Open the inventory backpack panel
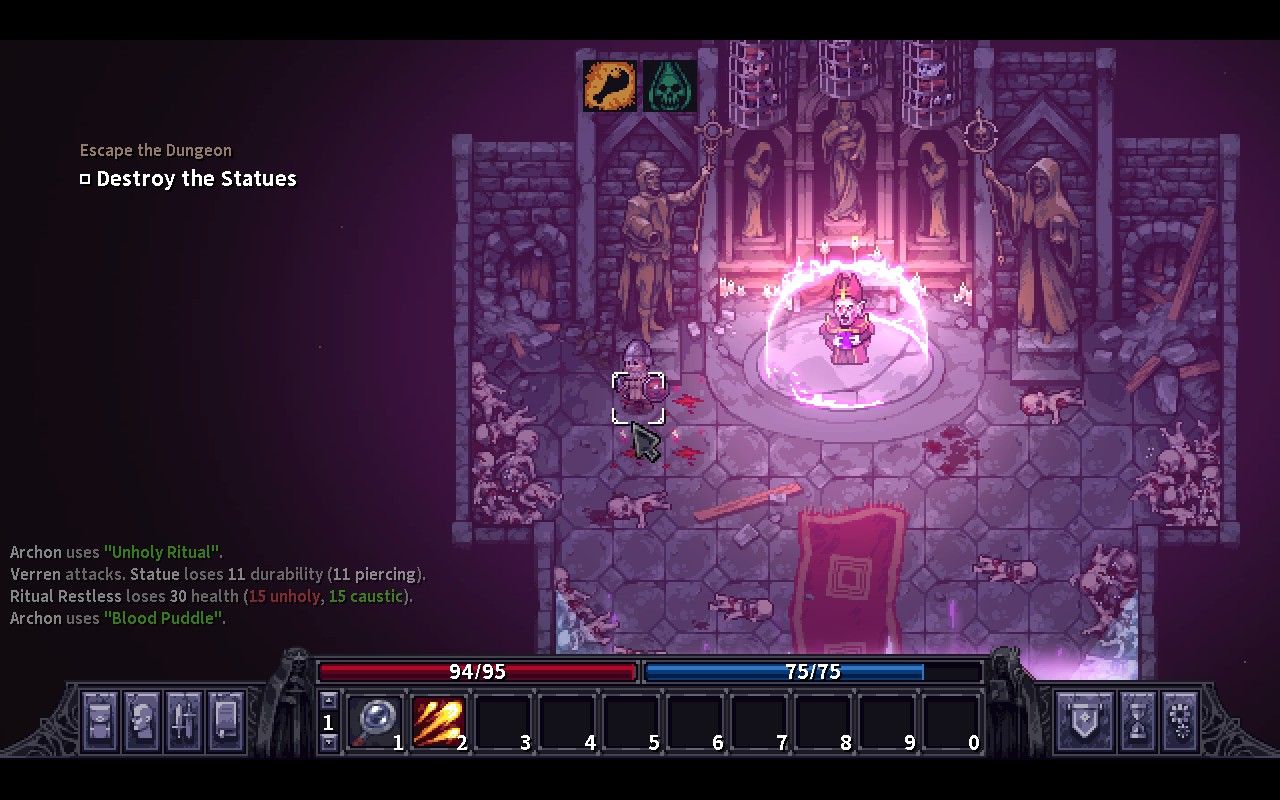Screen dimensions: 1280x800 pos(98,722)
